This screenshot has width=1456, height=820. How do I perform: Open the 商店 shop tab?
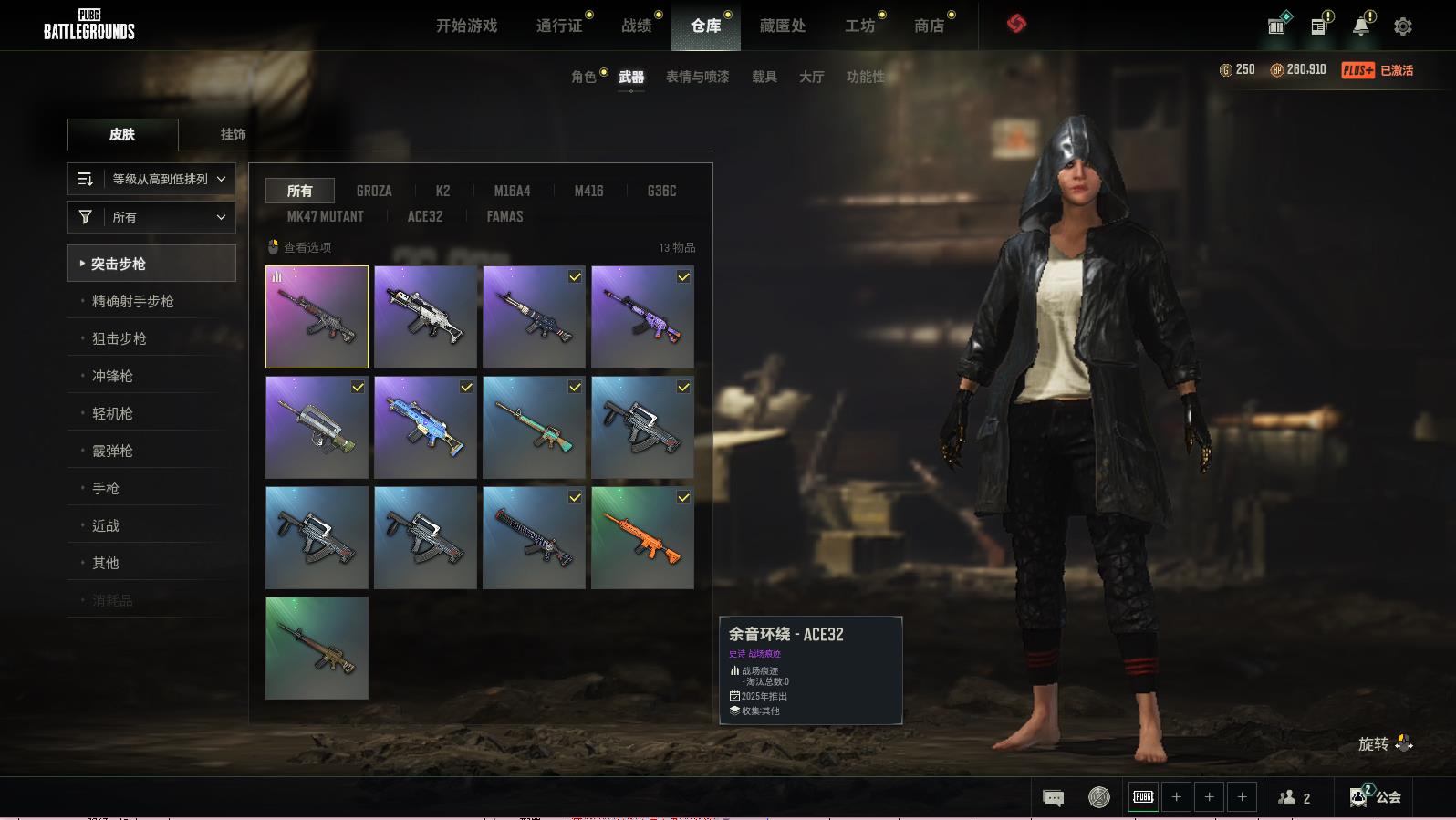coord(929,26)
